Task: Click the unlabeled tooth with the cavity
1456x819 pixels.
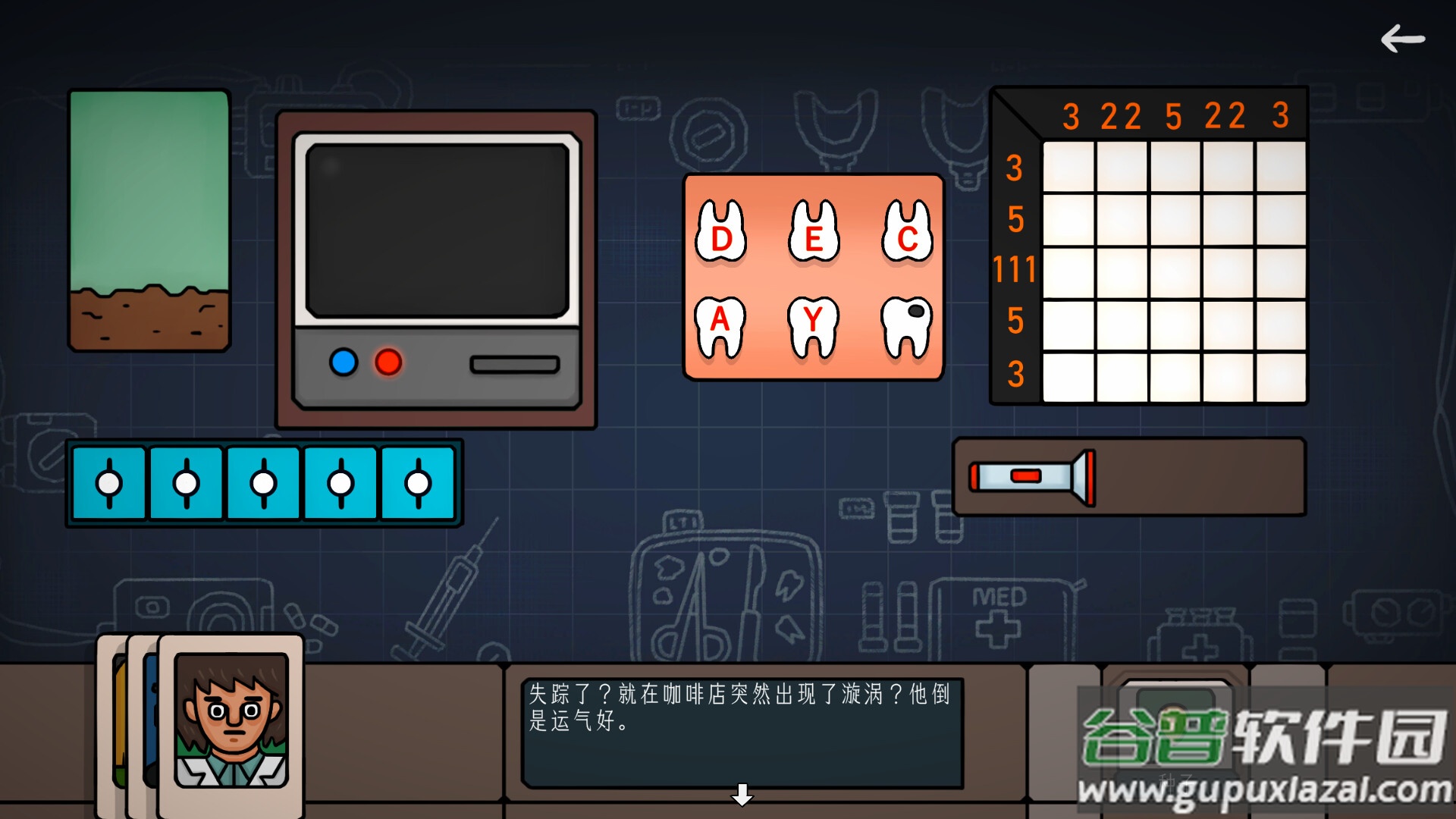Action: [905, 326]
